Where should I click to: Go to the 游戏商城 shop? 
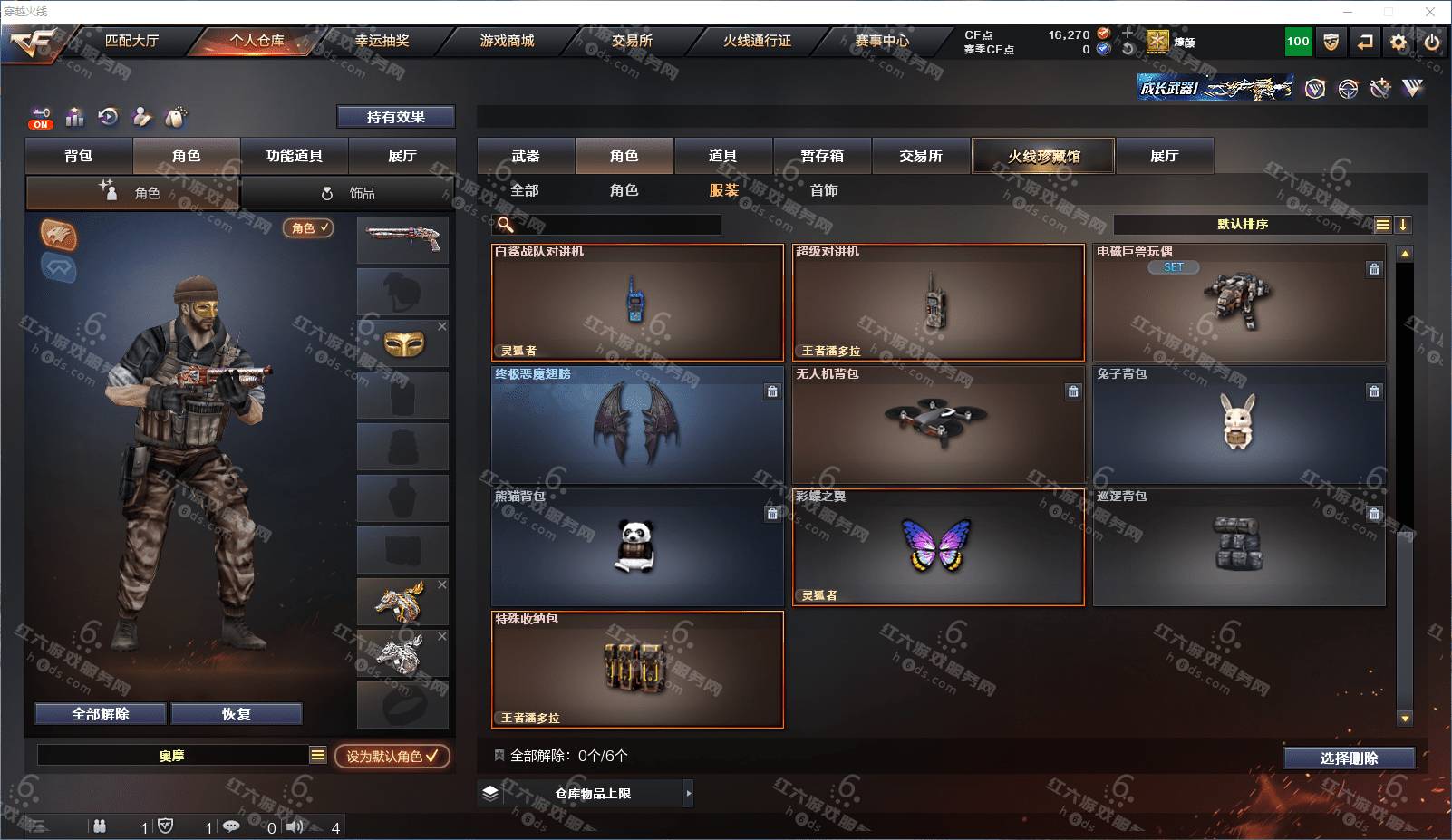pos(507,41)
